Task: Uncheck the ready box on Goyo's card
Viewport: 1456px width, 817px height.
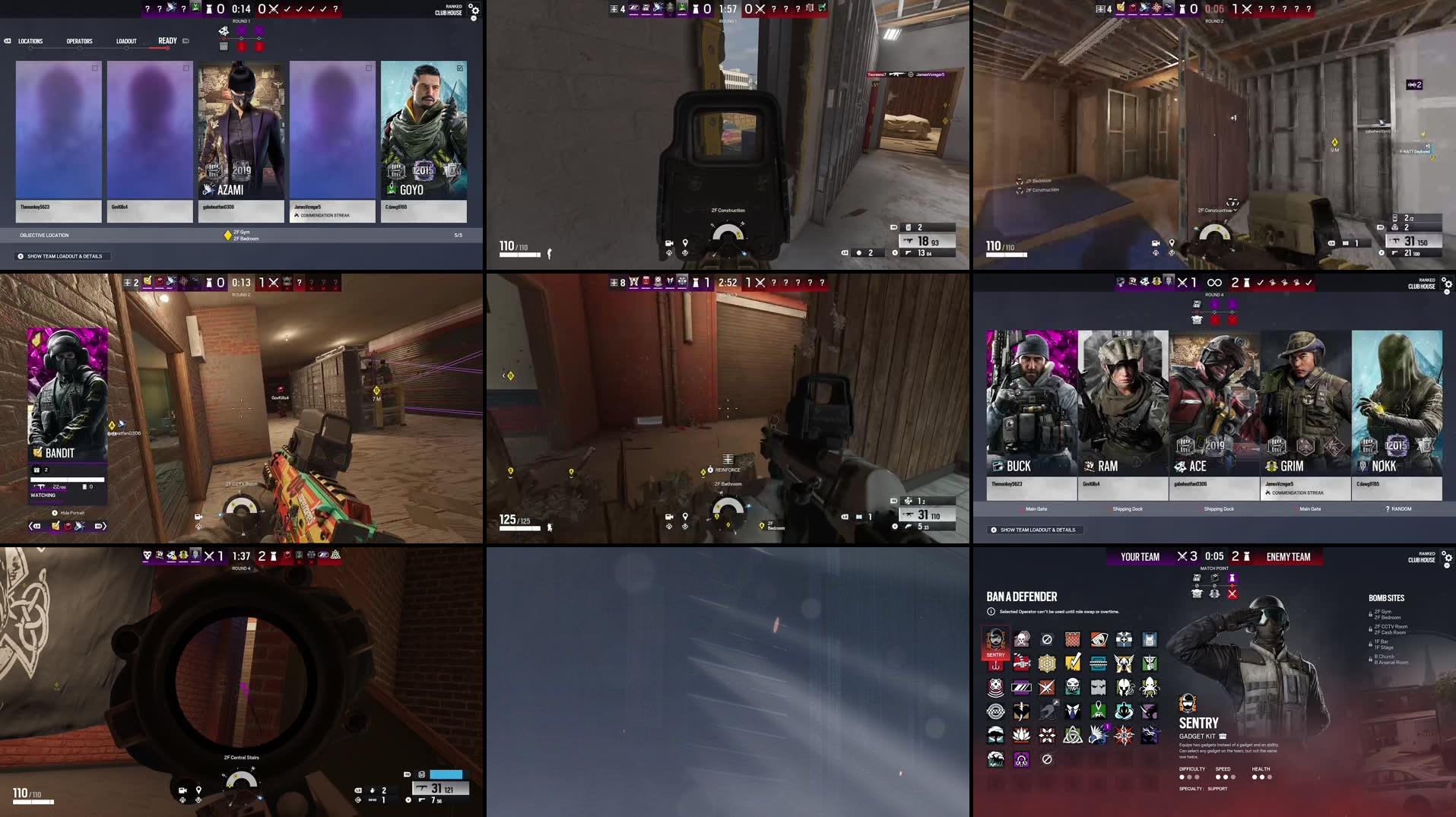Action: point(459,67)
